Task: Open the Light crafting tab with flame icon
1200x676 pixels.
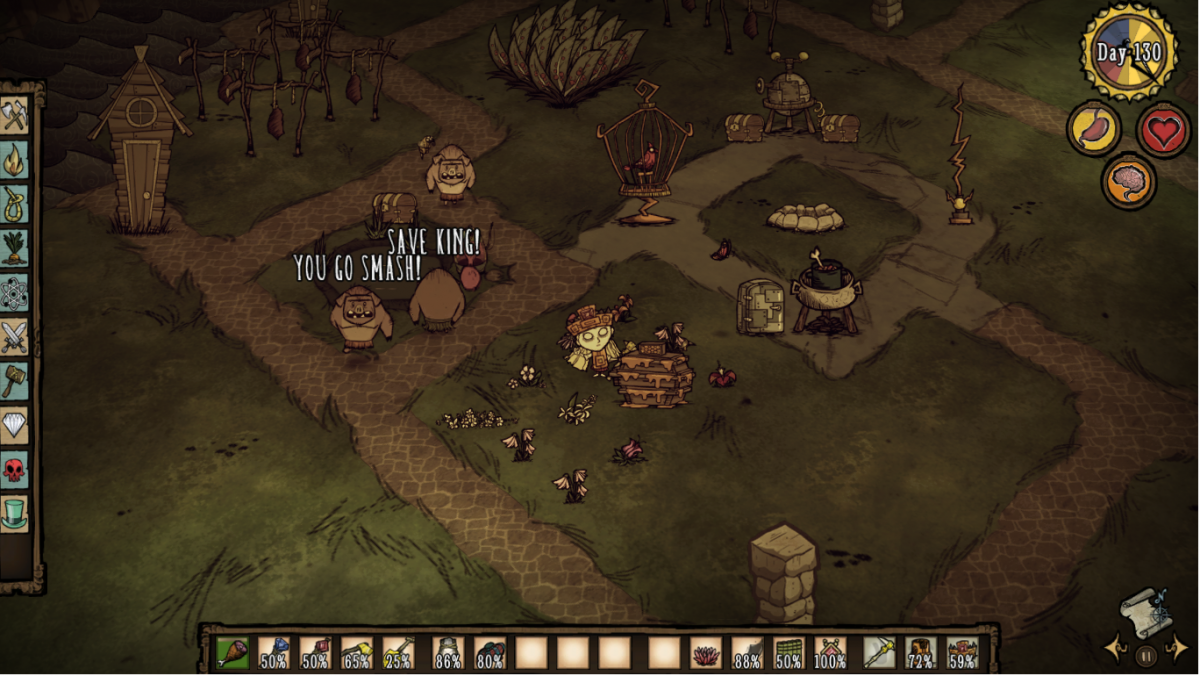Action: coord(14,160)
